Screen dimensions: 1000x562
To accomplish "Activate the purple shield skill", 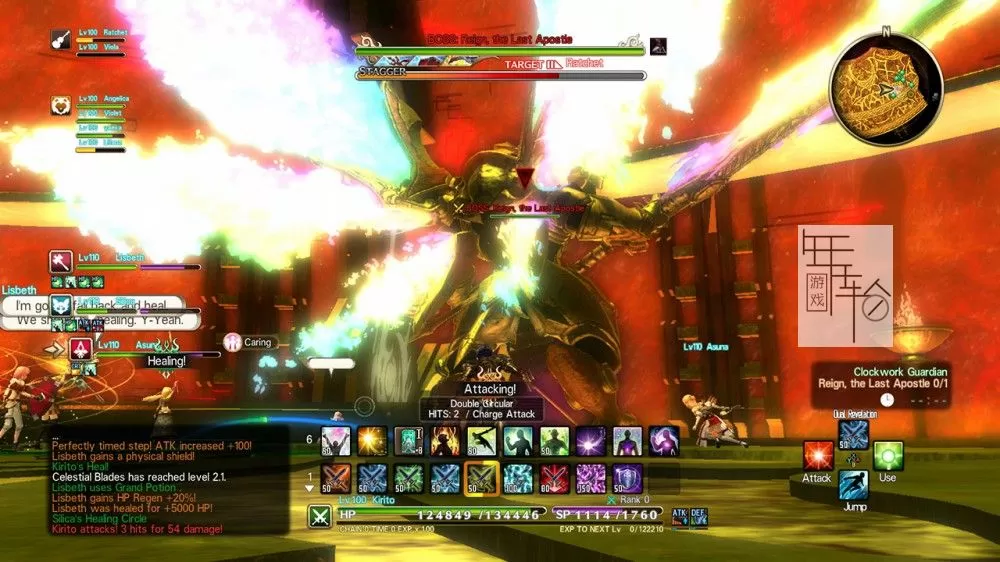I will coord(627,477).
